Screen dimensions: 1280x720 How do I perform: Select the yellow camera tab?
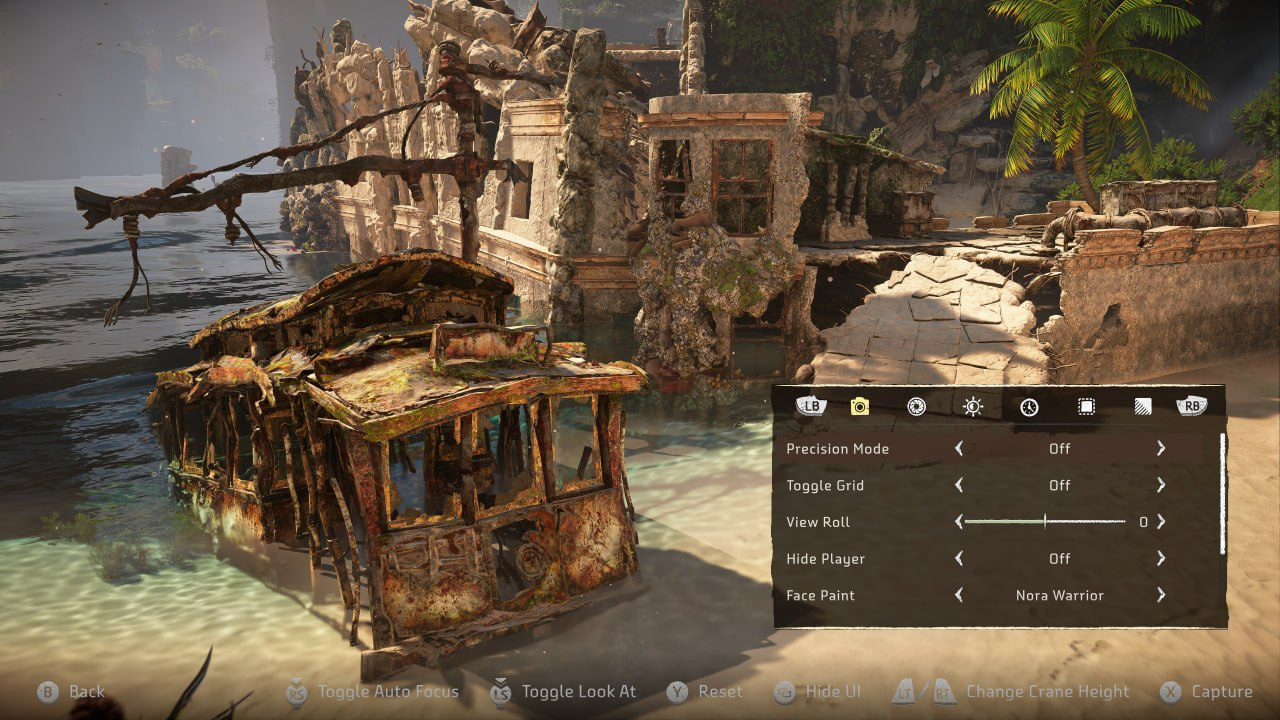tap(859, 407)
